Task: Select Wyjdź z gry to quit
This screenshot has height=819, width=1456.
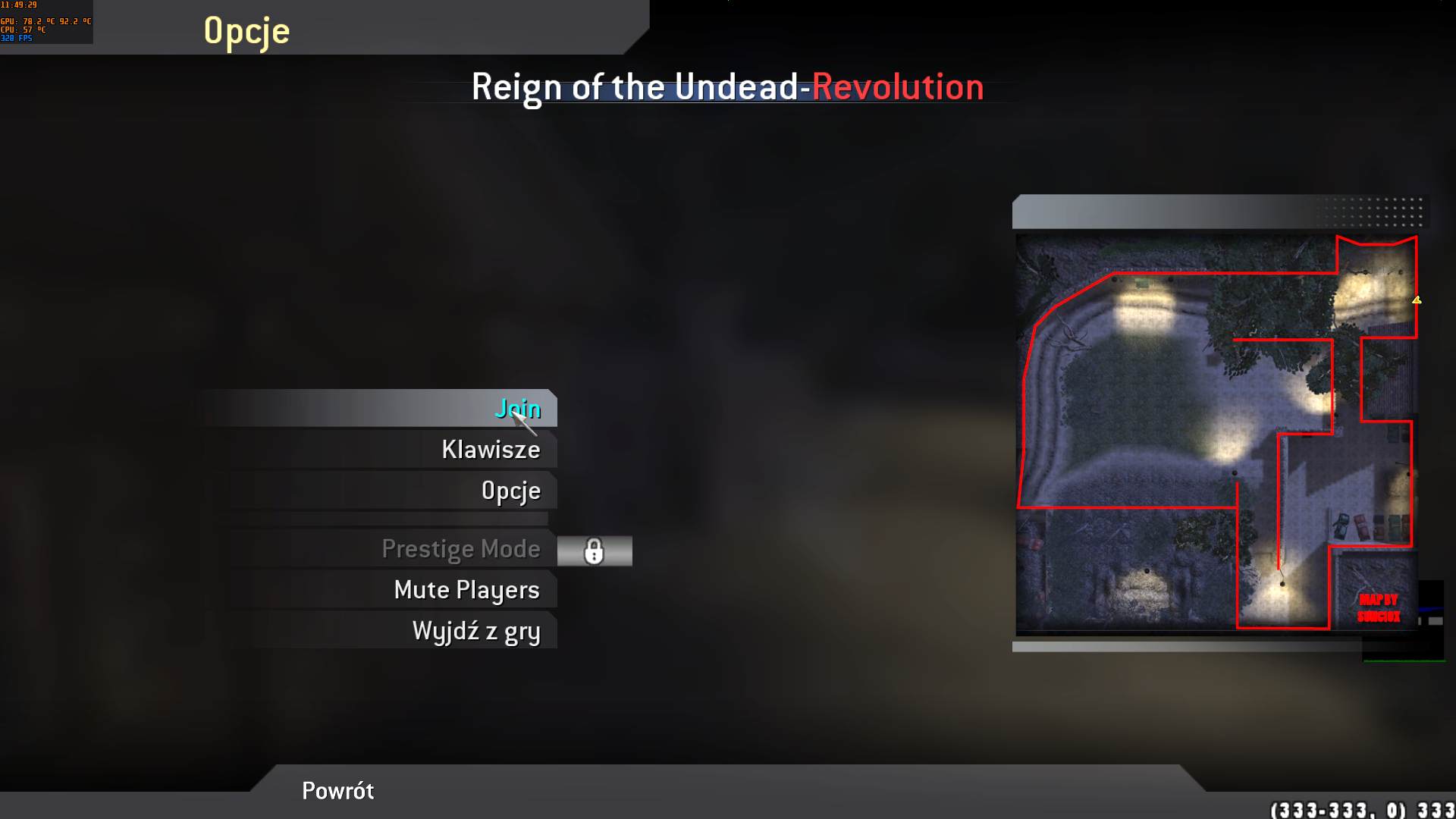Action: (x=475, y=631)
